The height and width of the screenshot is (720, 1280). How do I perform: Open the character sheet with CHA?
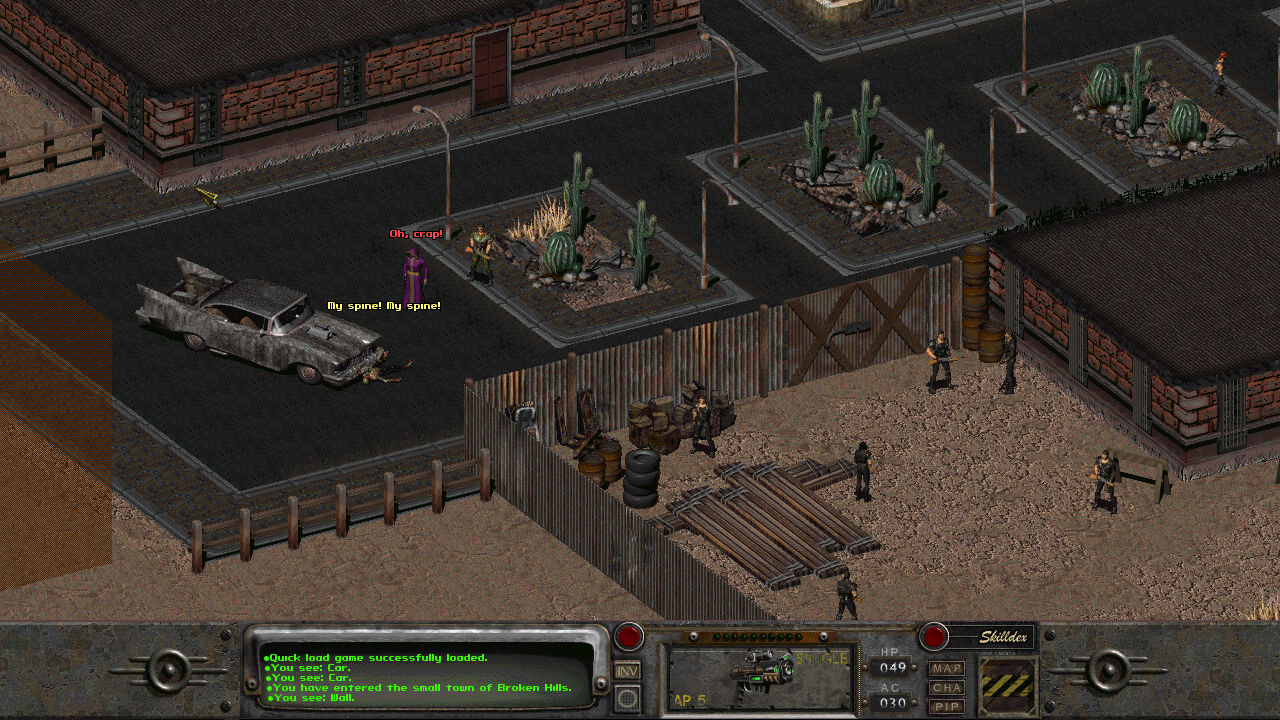click(x=946, y=687)
